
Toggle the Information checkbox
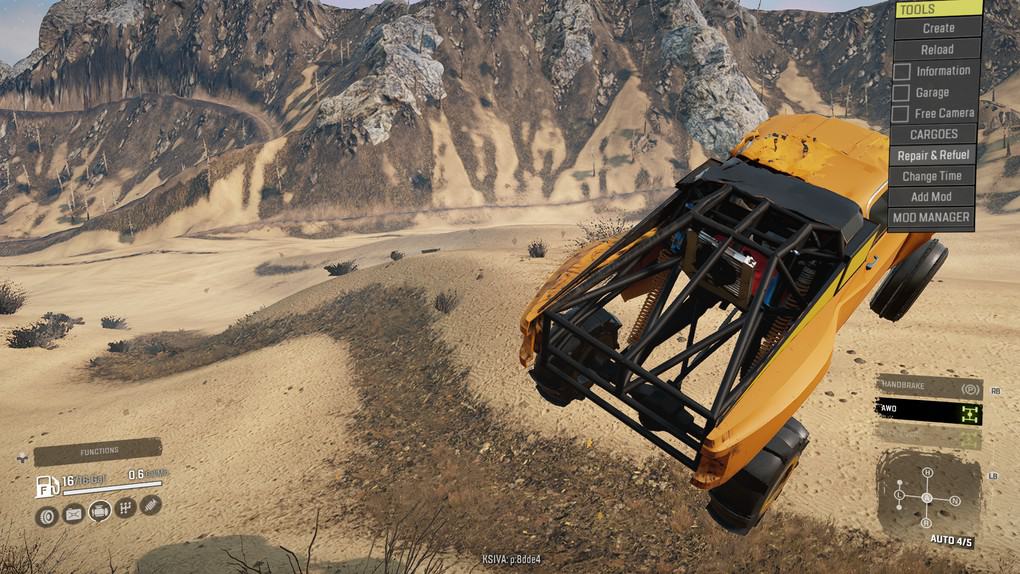[901, 71]
